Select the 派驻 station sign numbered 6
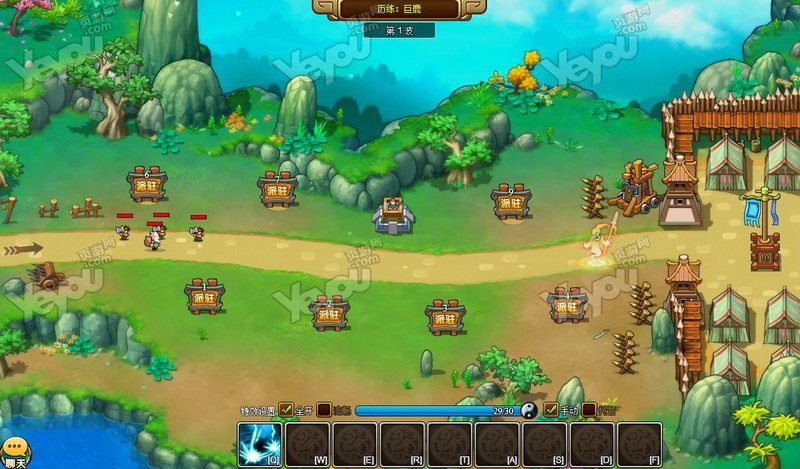The width and height of the screenshot is (800, 469). (147, 185)
